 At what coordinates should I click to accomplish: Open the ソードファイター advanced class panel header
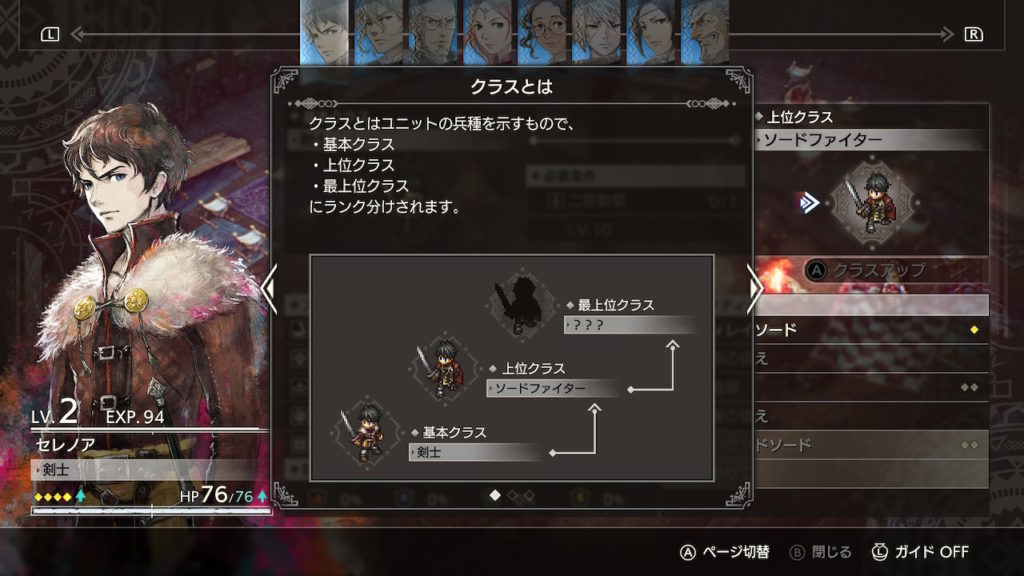[868, 140]
